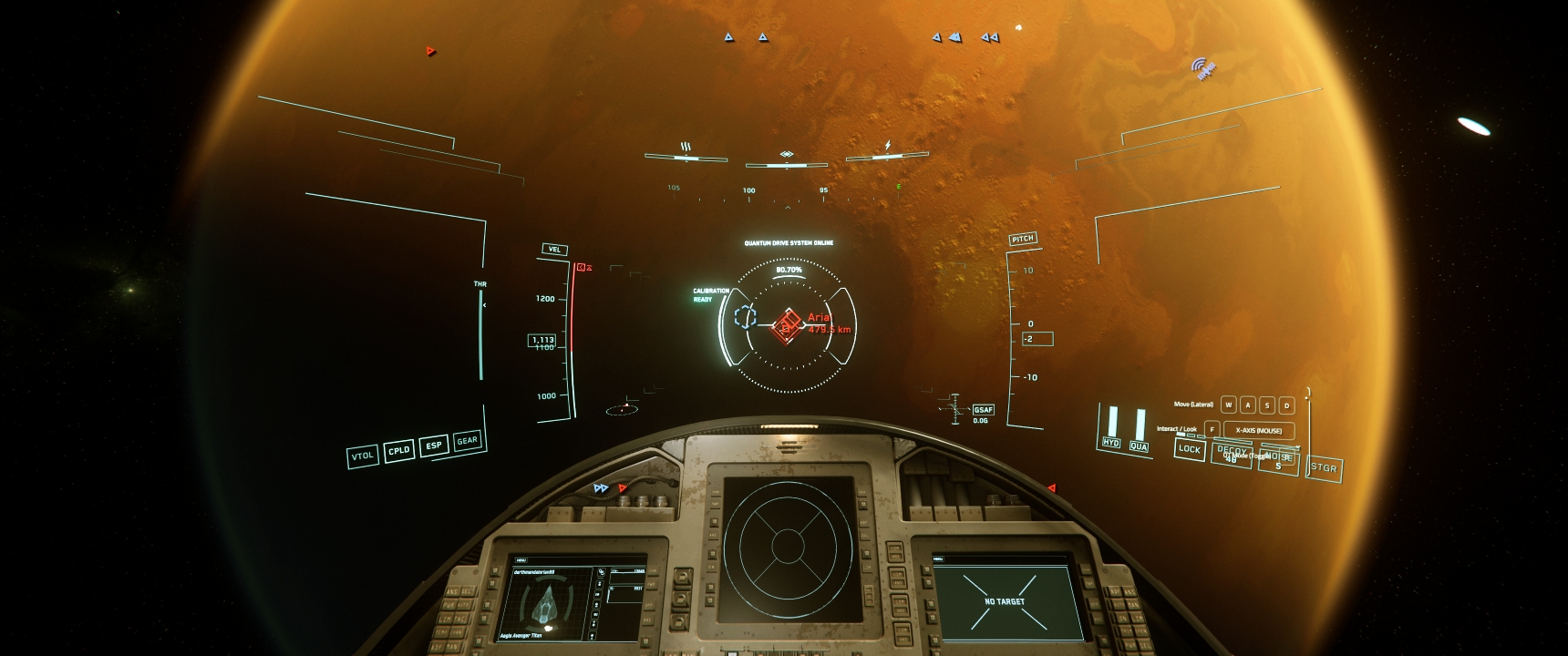Click the calibration hexagon icon
The width and height of the screenshot is (1568, 656).
(x=747, y=317)
